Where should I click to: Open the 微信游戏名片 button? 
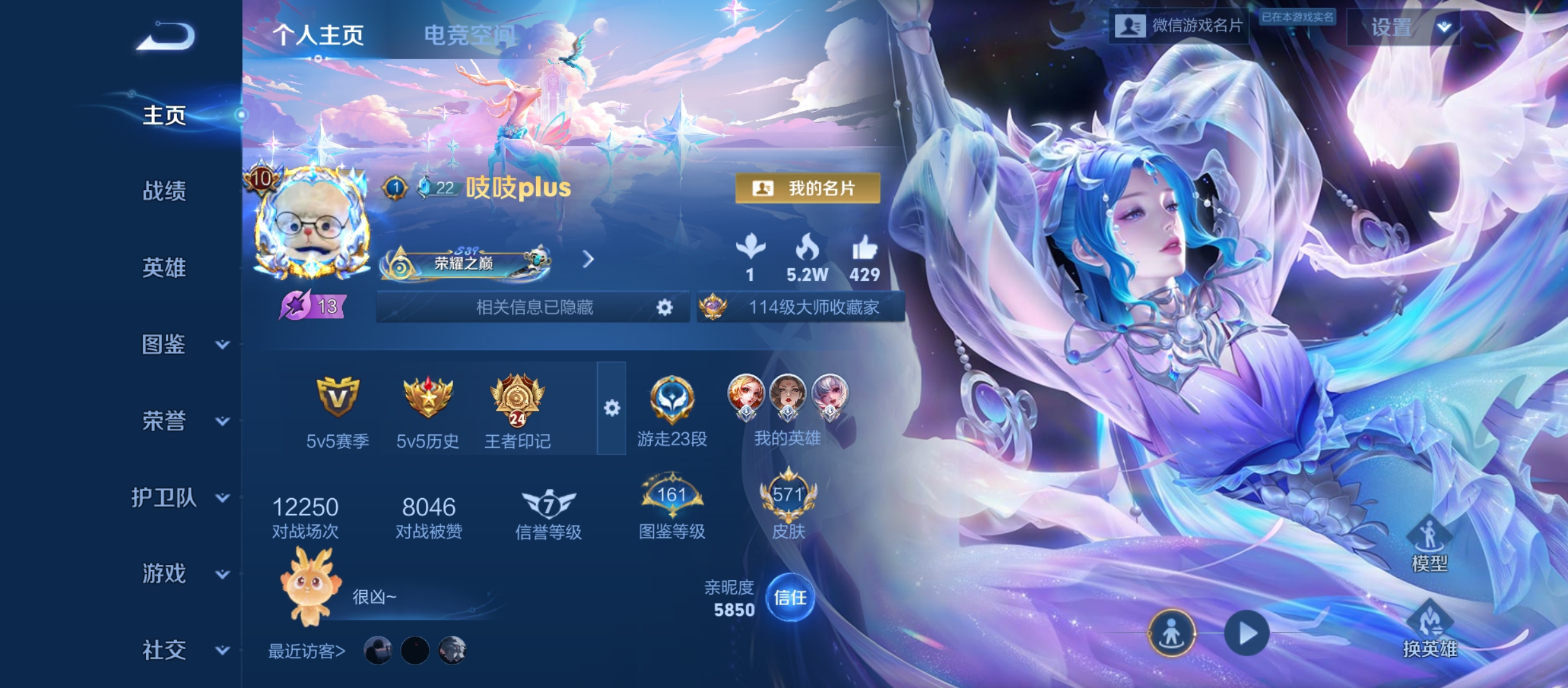point(1179,25)
